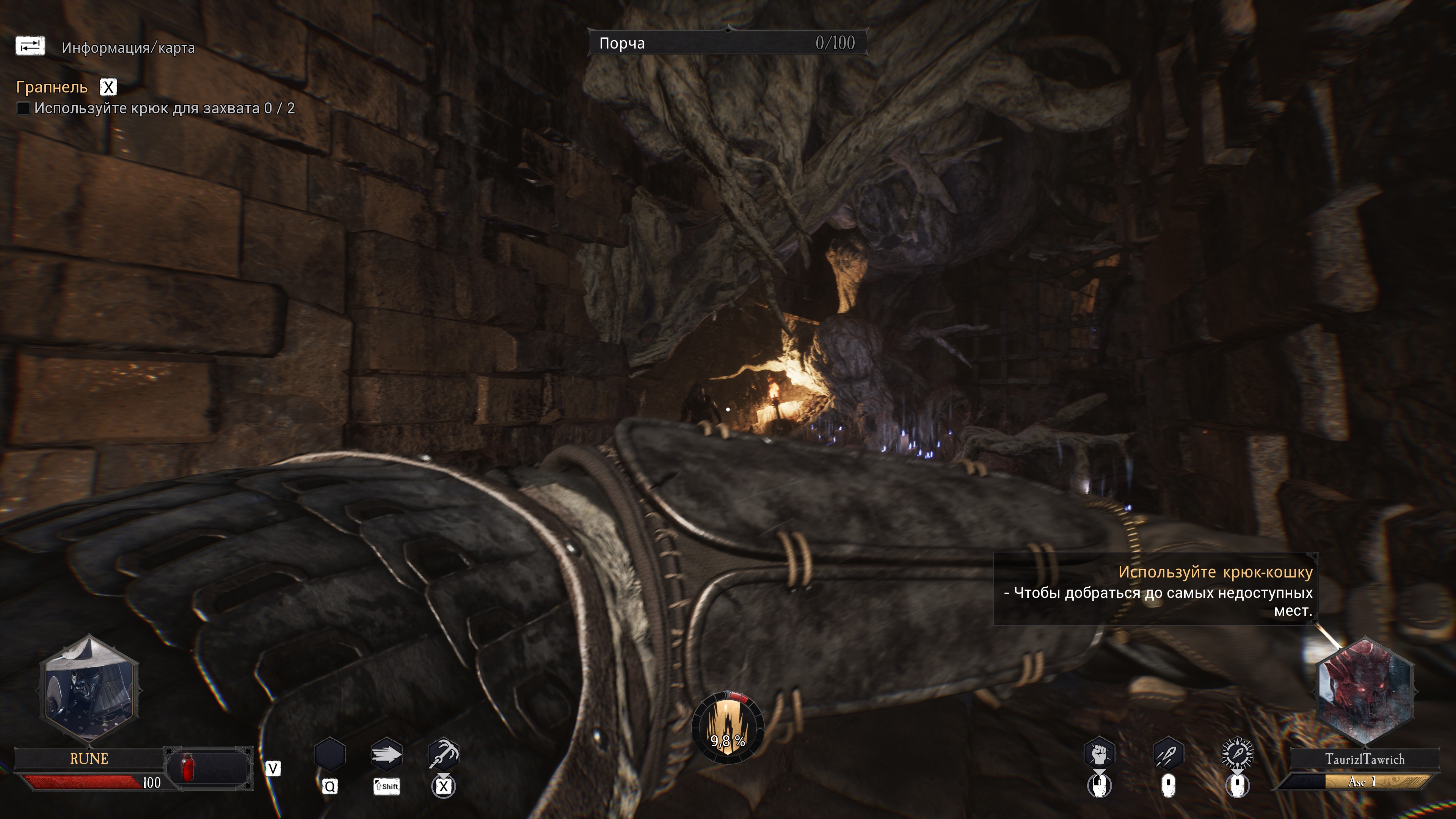
Task: Click the Используйте крюк-кошку hint box
Action: point(1156,590)
